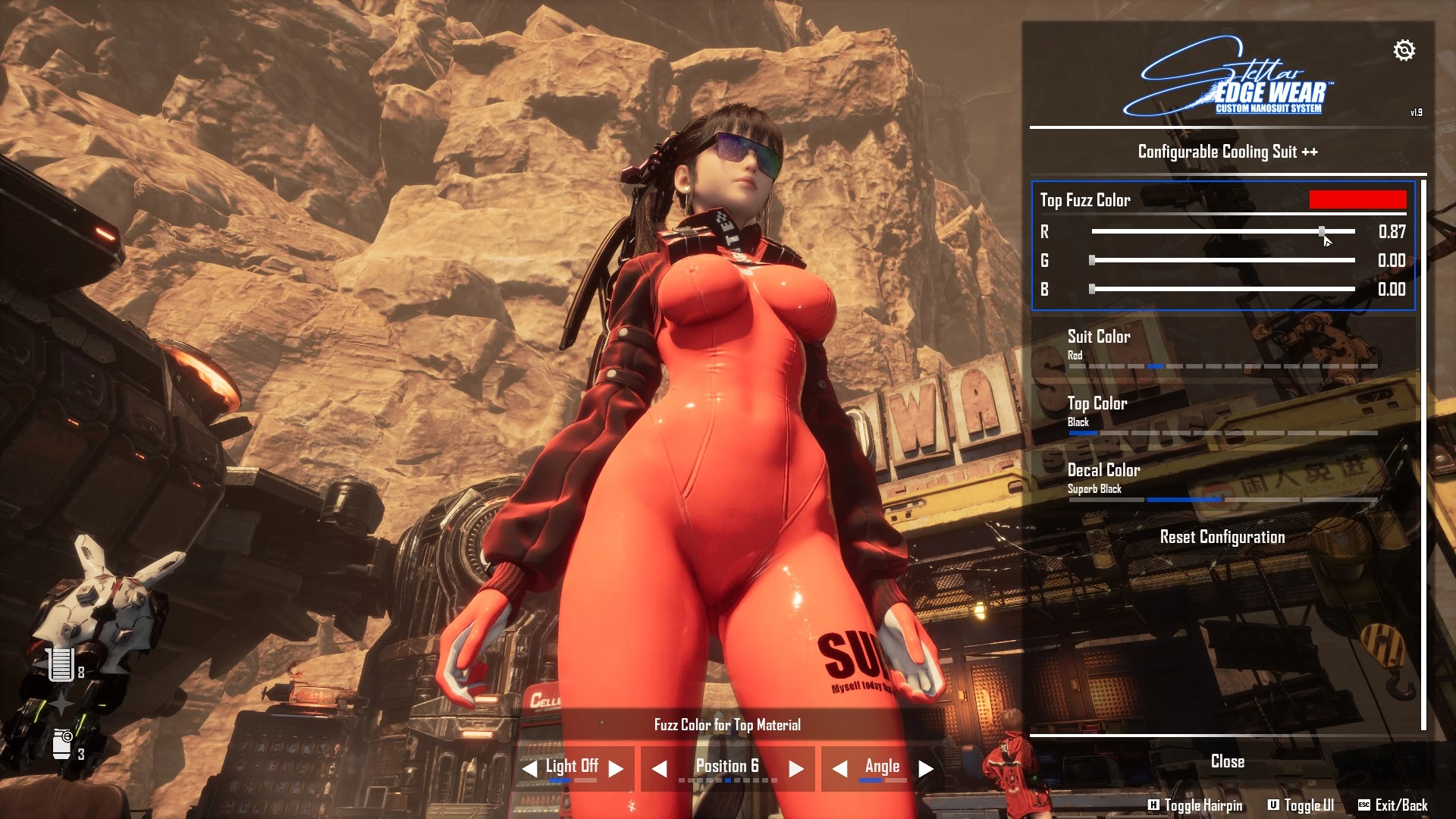The image size is (1456, 819).
Task: Click left arrow beside Angle
Action: point(839,769)
